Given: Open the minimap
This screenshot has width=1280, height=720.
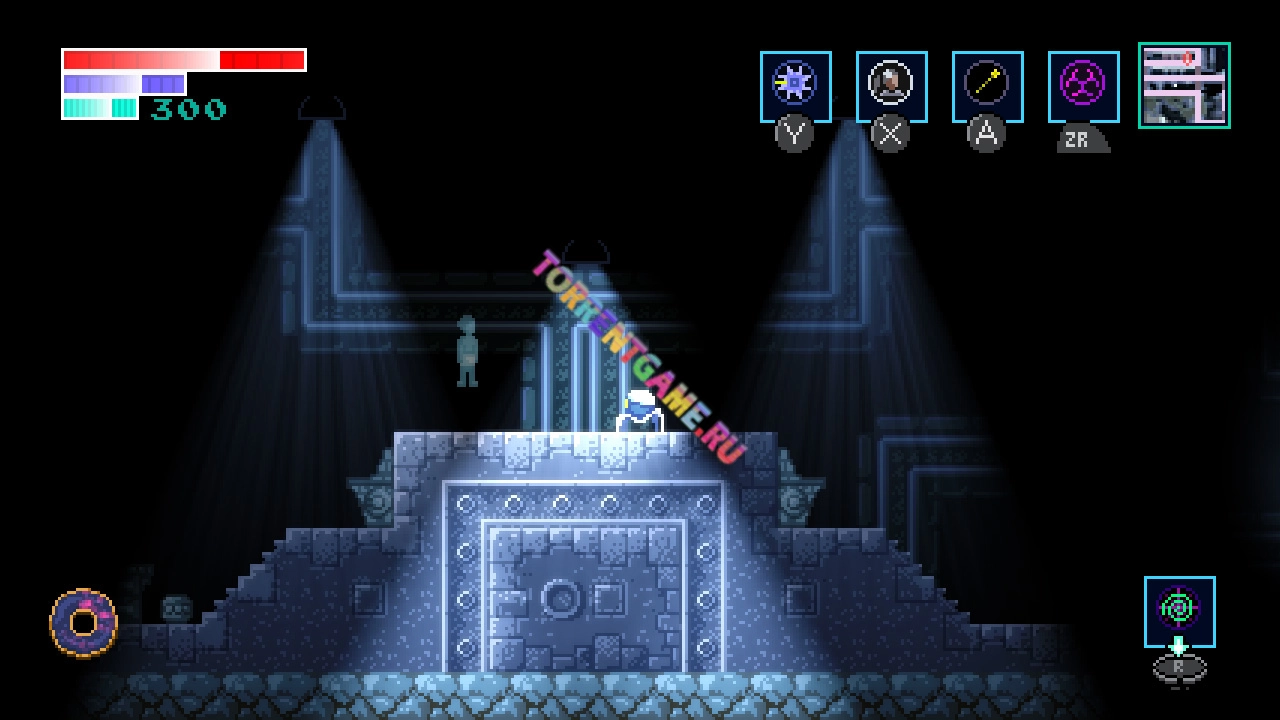Looking at the screenshot, I should tap(1184, 85).
